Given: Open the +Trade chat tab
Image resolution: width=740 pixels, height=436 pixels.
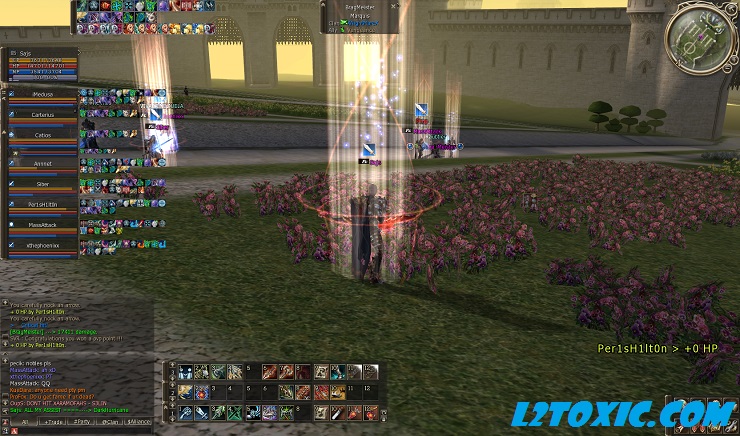Looking at the screenshot, I should [54, 423].
